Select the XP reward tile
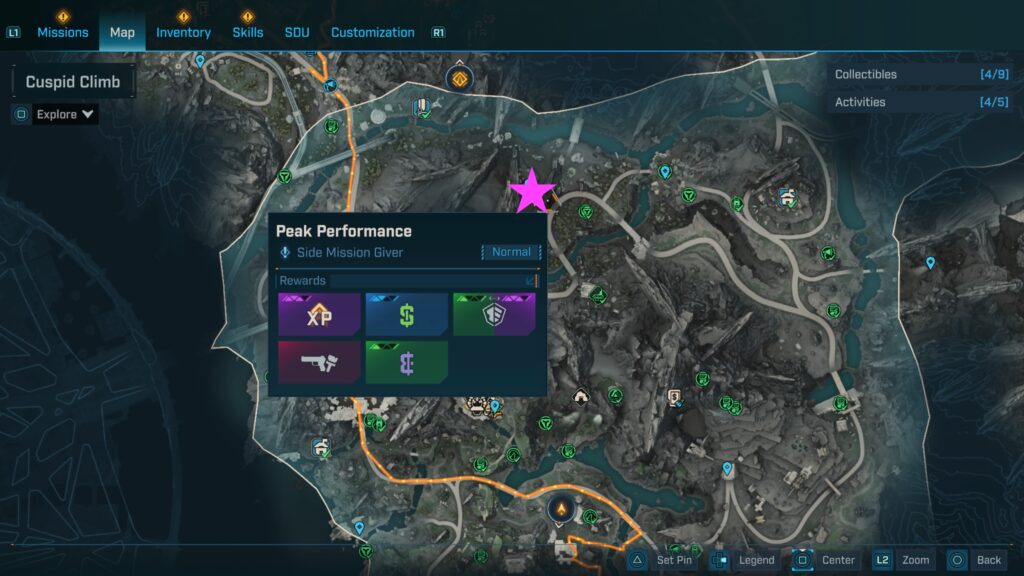The width and height of the screenshot is (1024, 576). [319, 315]
